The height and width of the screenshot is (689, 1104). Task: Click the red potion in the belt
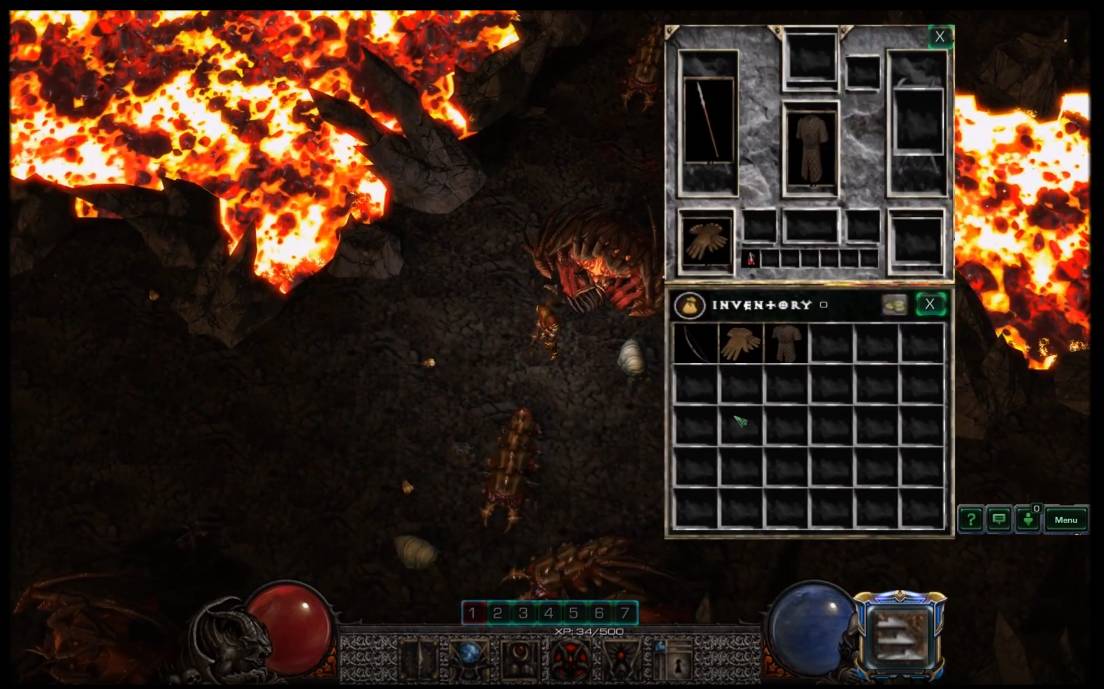pyautogui.click(x=750, y=259)
